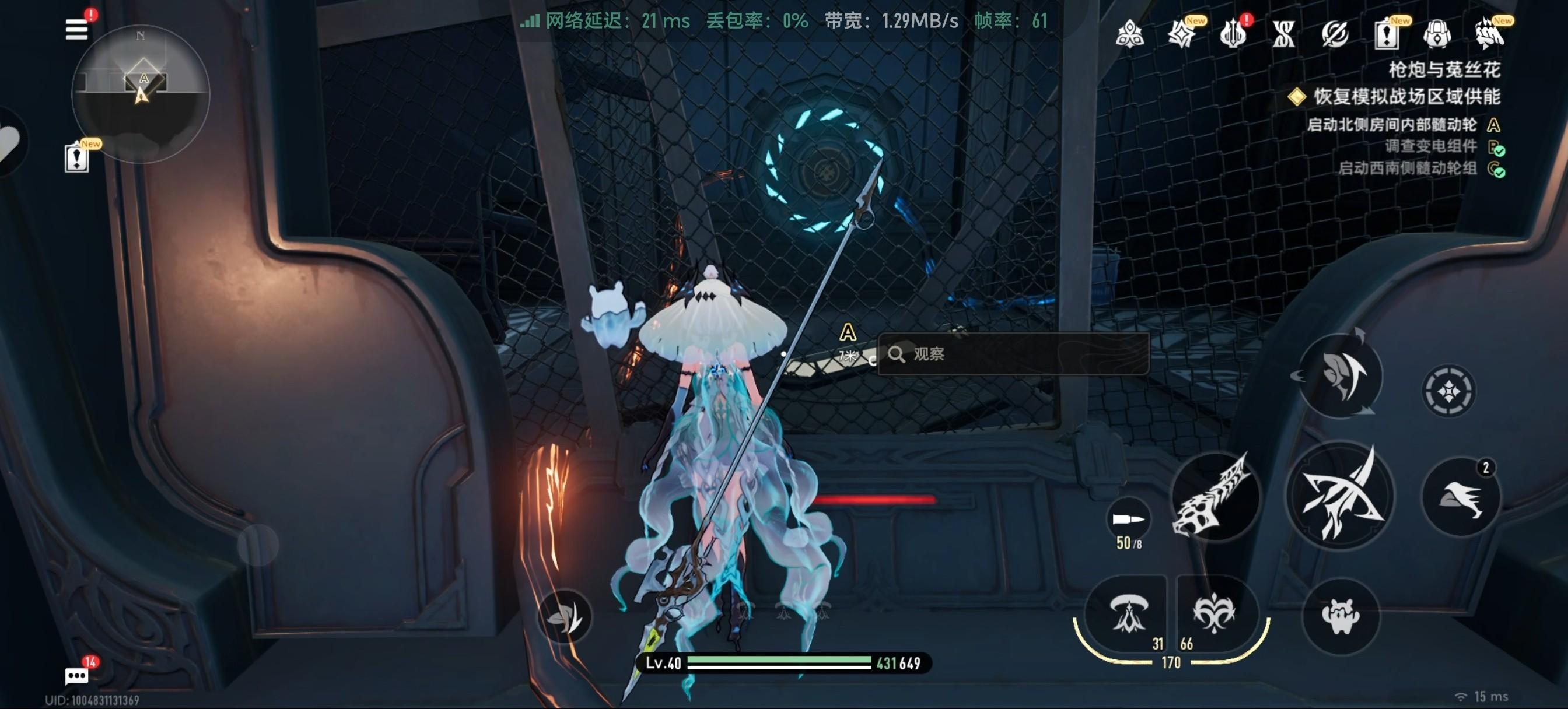1568x709 pixels.
Task: Tap the jump button with the 2 counter
Action: (1461, 497)
